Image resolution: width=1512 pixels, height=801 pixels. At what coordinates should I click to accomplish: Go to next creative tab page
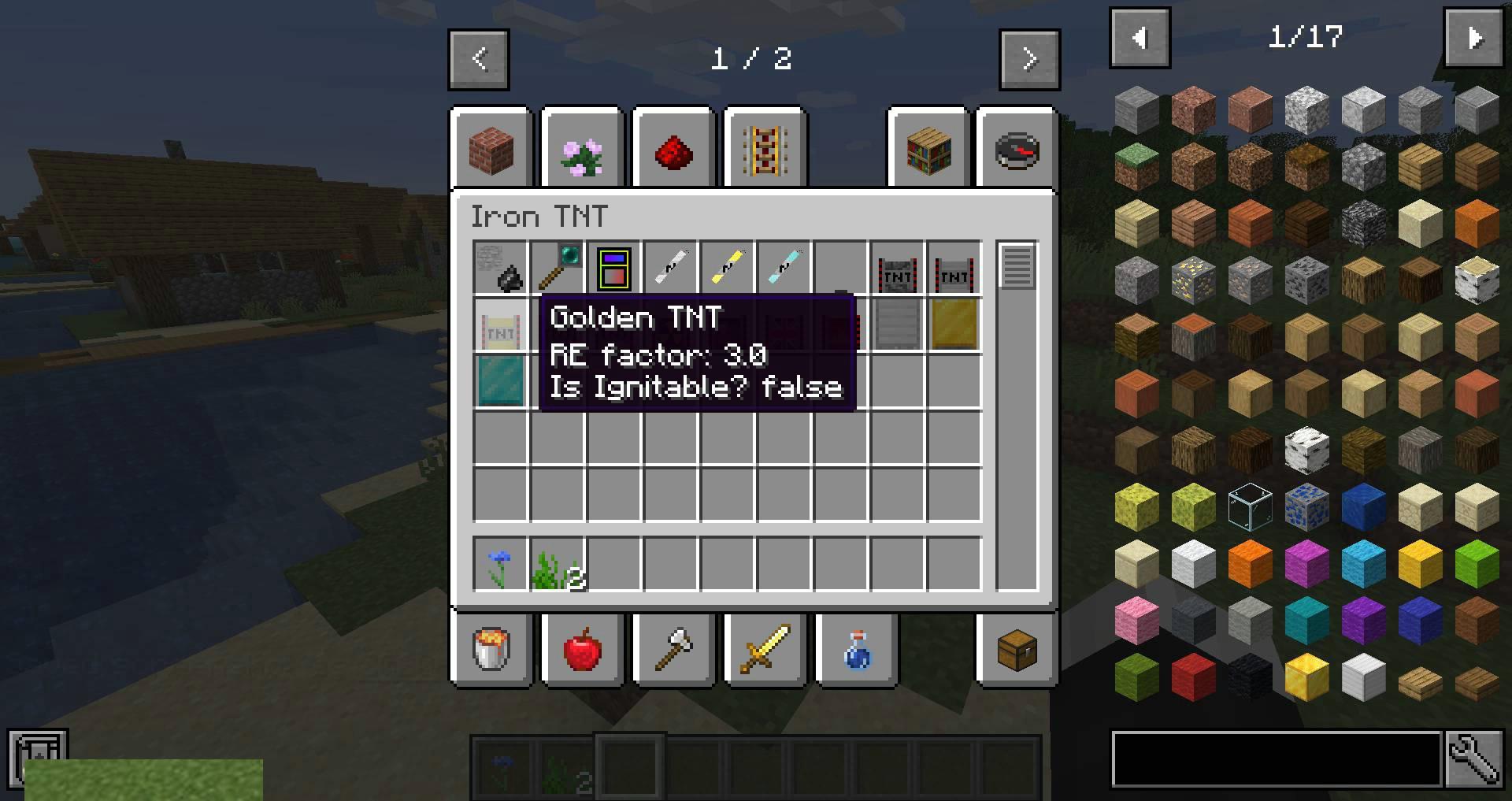pos(1029,60)
